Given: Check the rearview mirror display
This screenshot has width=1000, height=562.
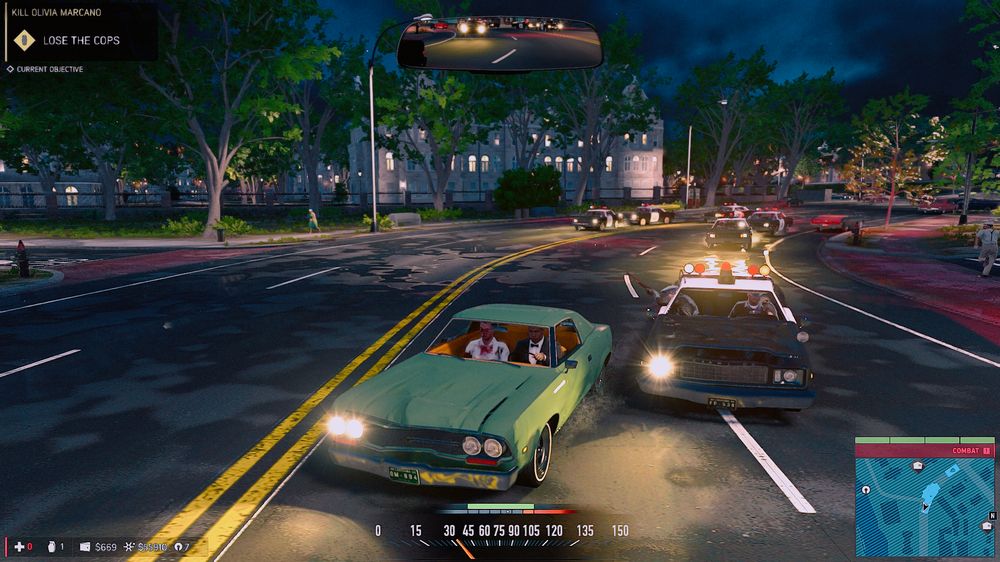Looking at the screenshot, I should pyautogui.click(x=500, y=43).
